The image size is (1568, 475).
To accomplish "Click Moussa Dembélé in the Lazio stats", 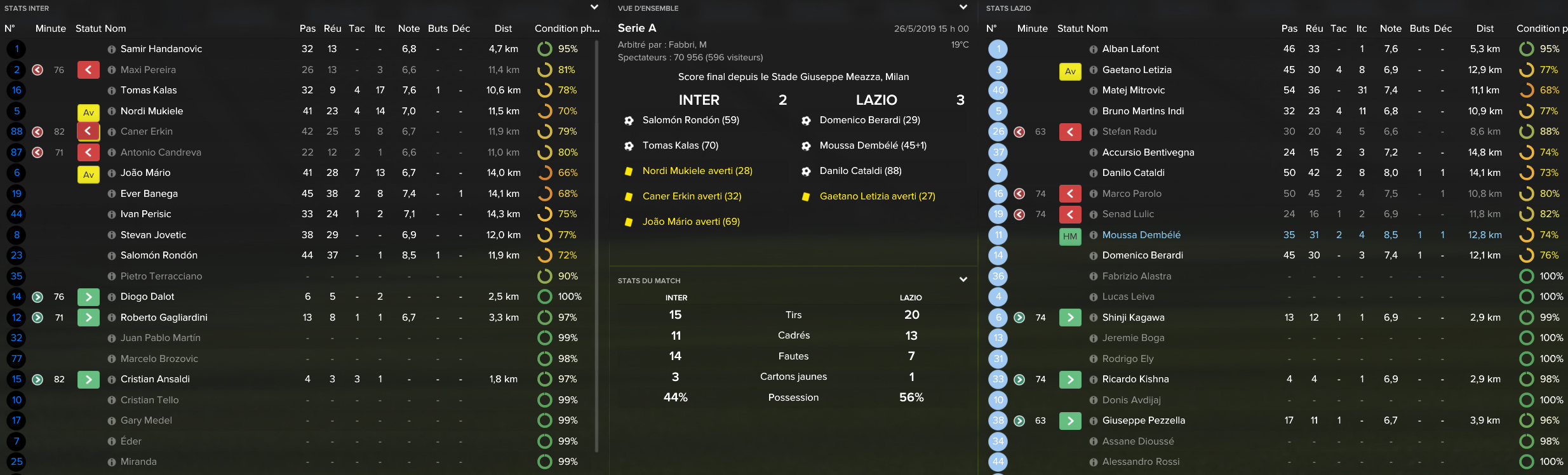I will (x=1141, y=235).
